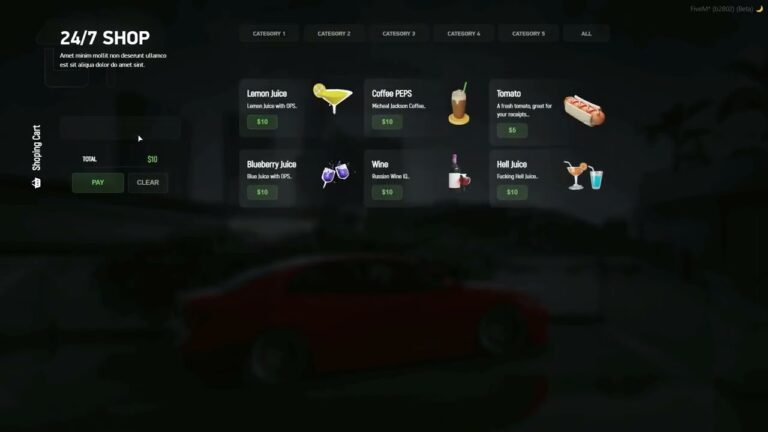Show ALL shop items
Image resolution: width=768 pixels, height=432 pixels.
(x=586, y=33)
